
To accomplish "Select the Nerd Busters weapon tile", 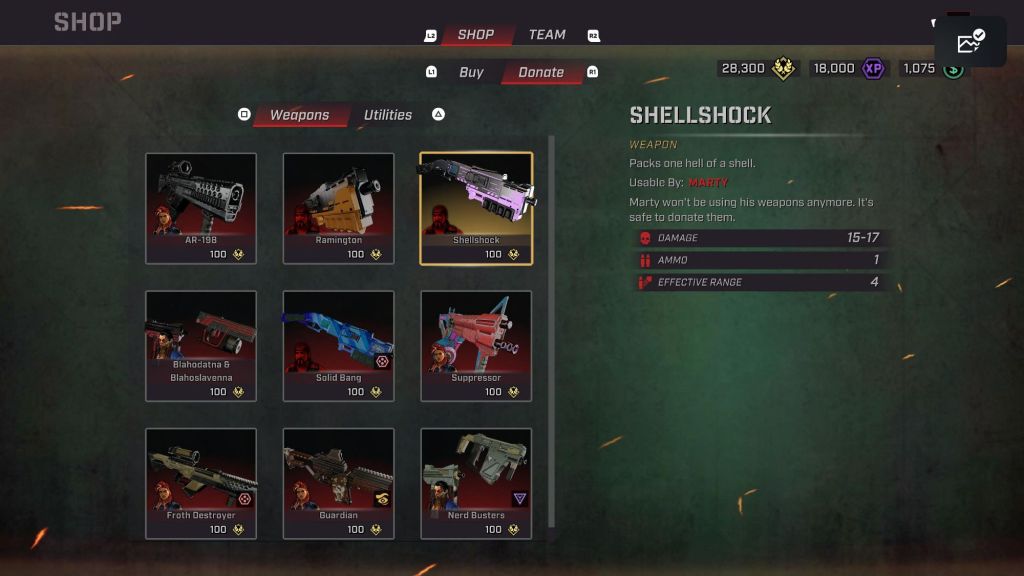I will [x=476, y=484].
